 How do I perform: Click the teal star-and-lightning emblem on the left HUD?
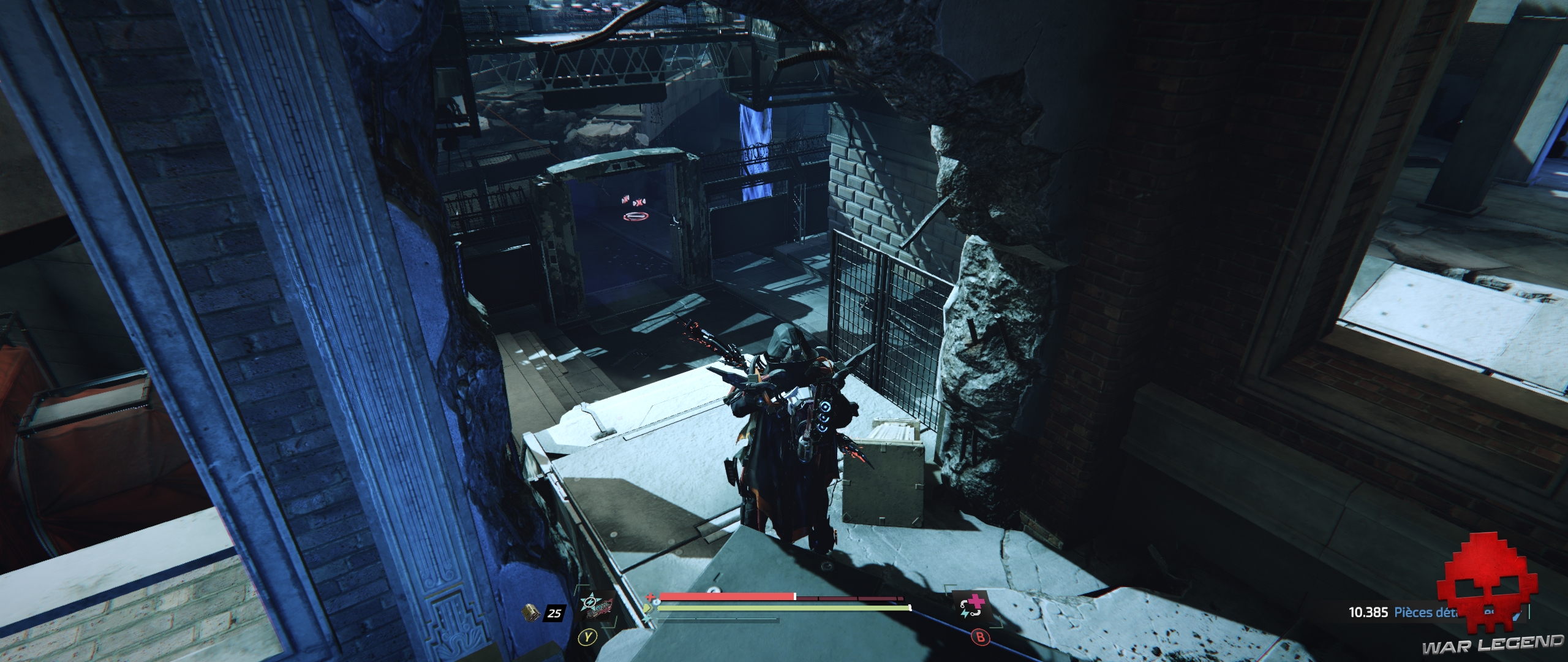[x=589, y=601]
